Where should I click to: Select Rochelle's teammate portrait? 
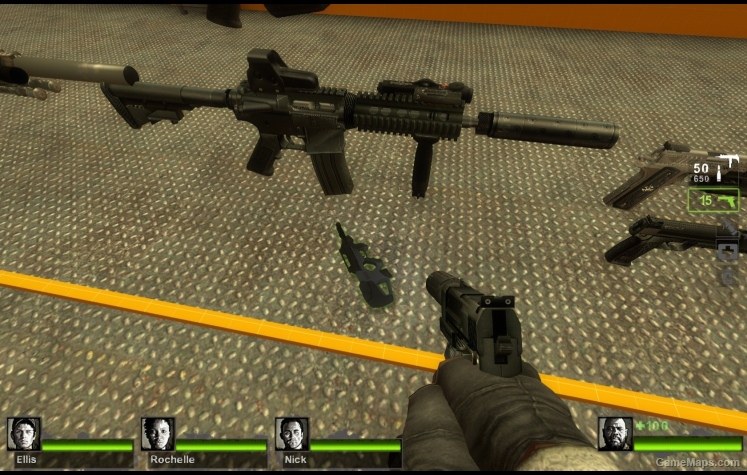158,434
